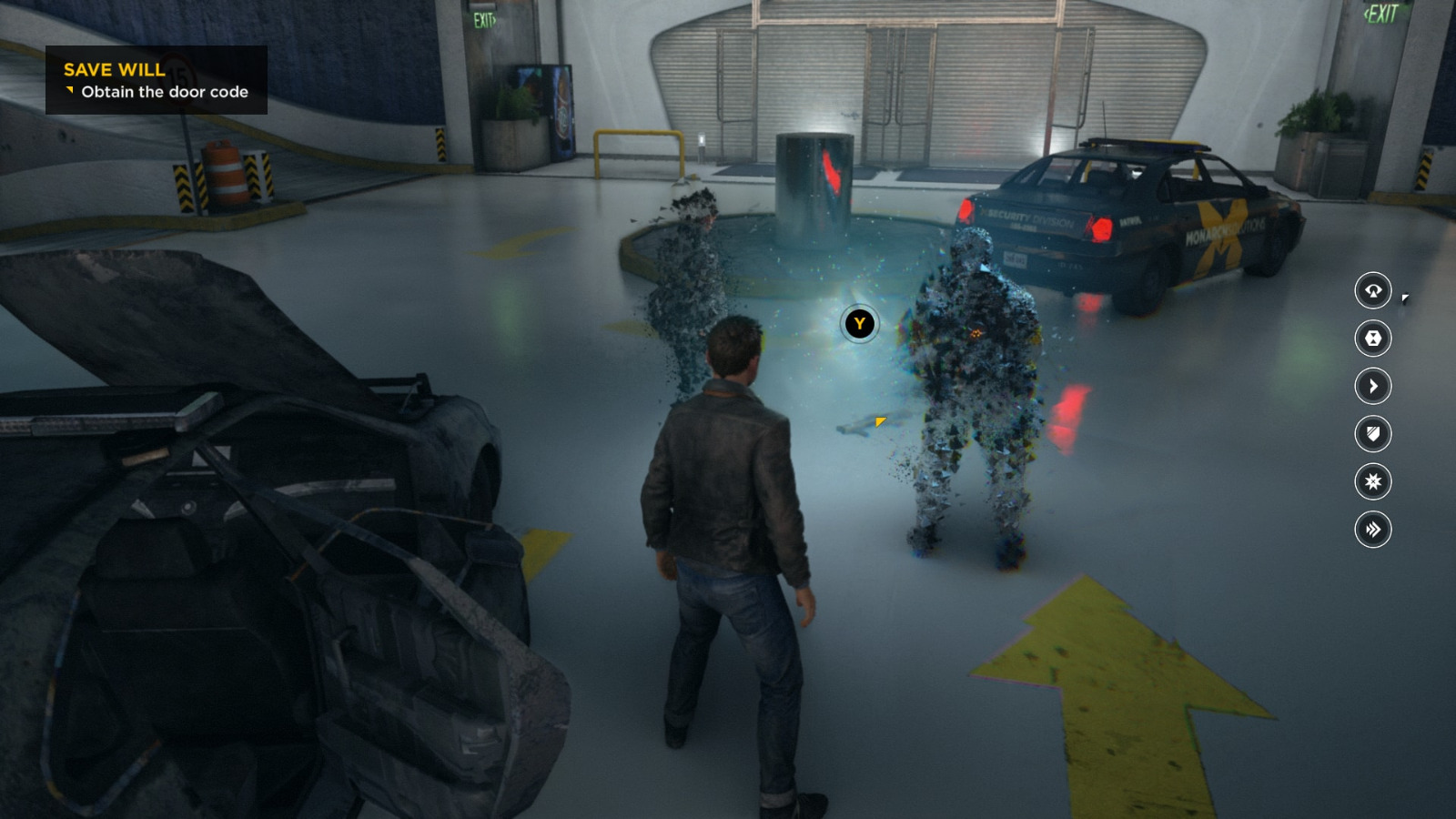
Task: Select the Time Rush double-chevron ability icon
Action: point(1374,527)
